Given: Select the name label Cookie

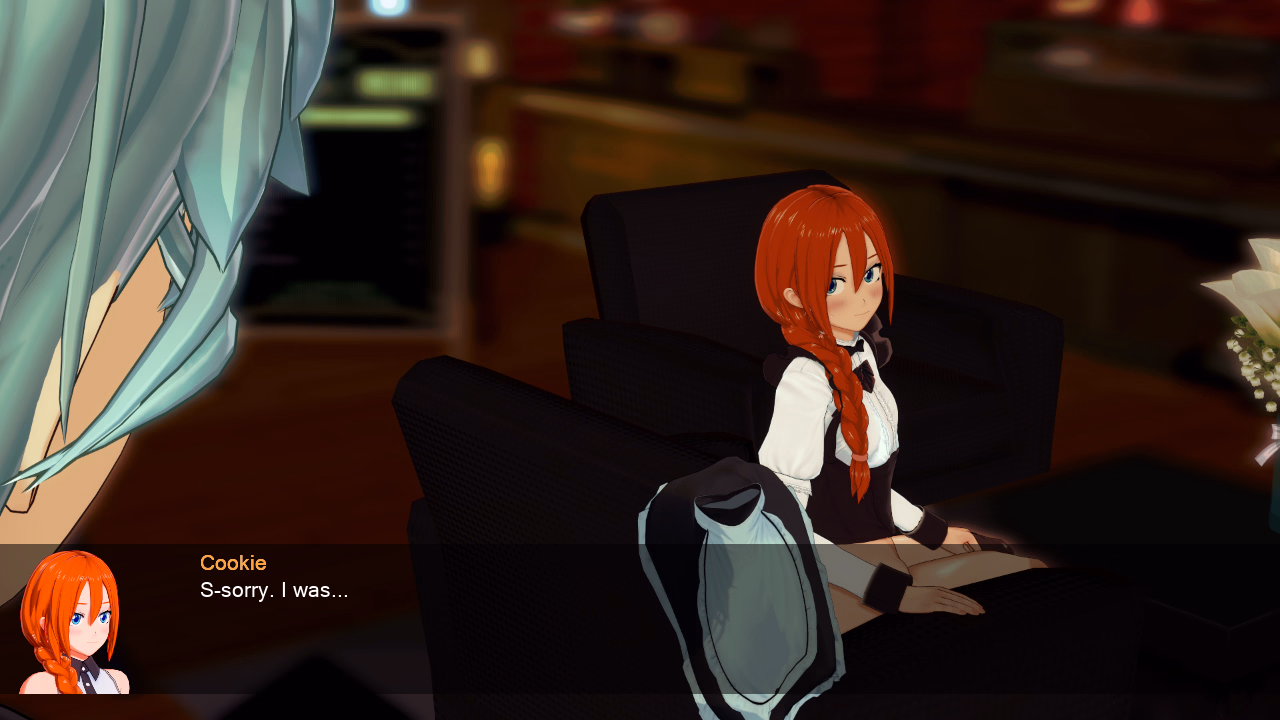Looking at the screenshot, I should pyautogui.click(x=233, y=563).
